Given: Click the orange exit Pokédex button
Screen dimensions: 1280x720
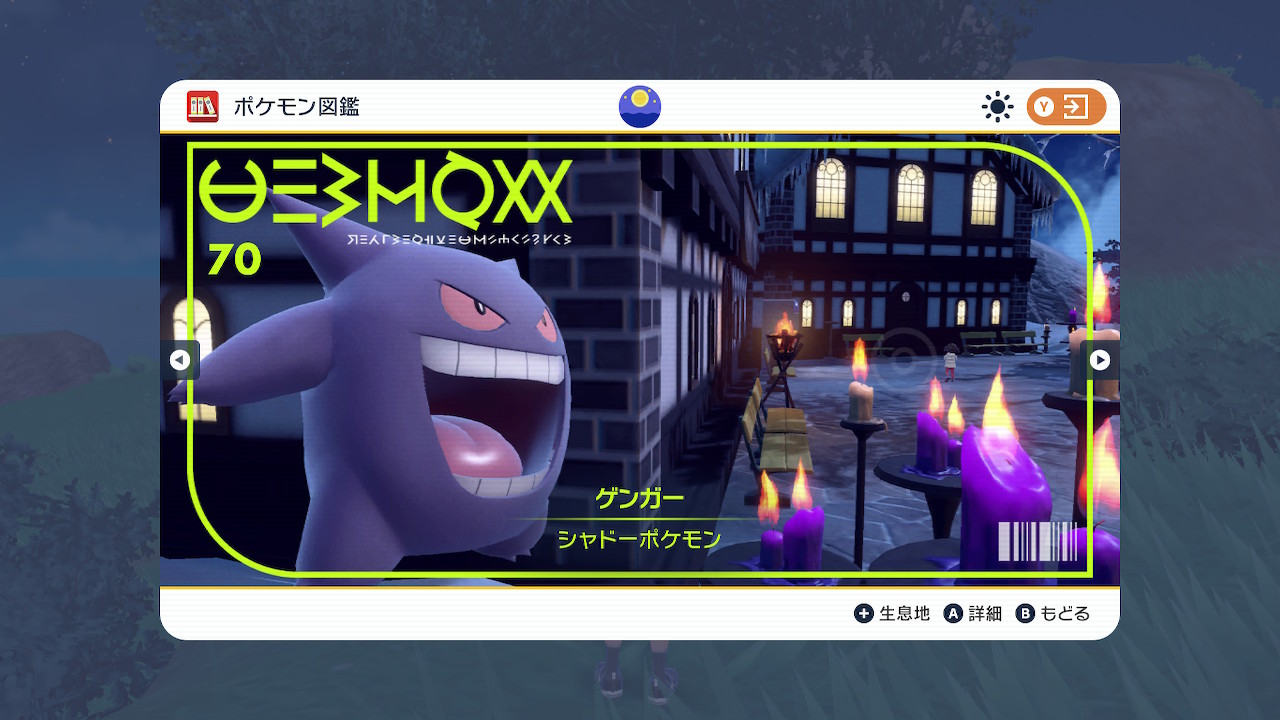Looking at the screenshot, I should 1066,107.
